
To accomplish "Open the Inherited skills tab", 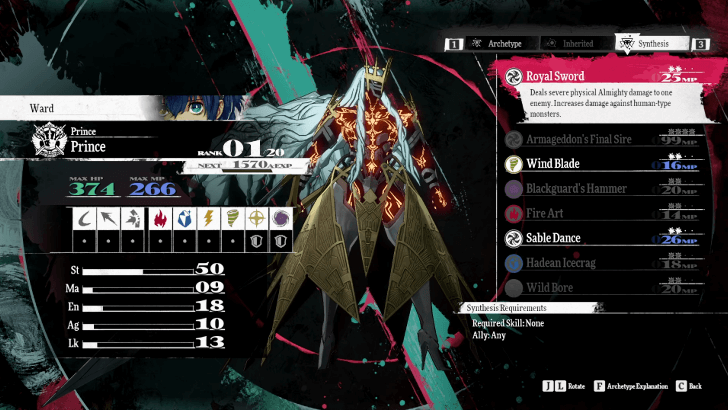I will (570, 44).
